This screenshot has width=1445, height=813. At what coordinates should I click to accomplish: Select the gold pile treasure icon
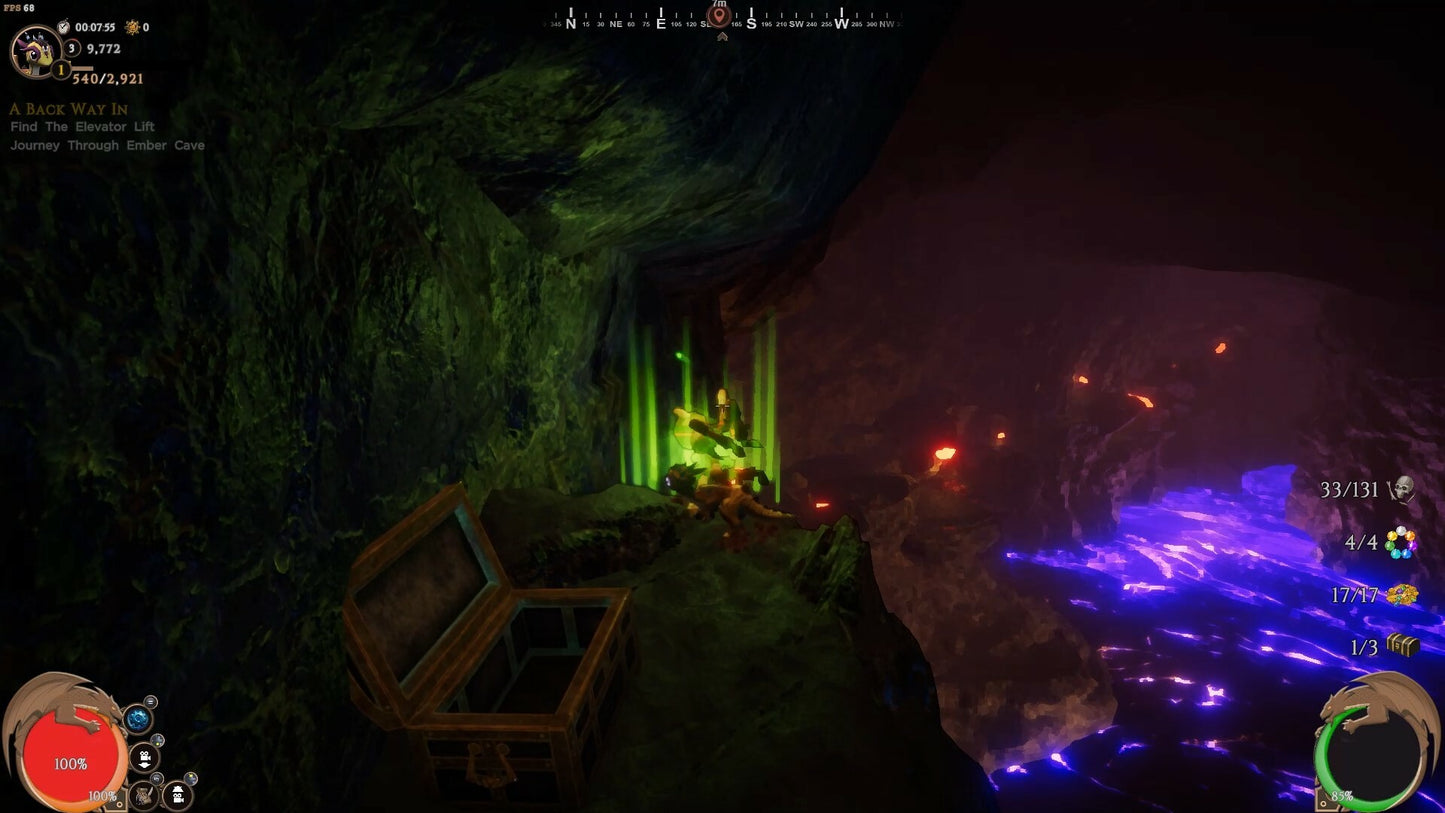pos(1403,594)
